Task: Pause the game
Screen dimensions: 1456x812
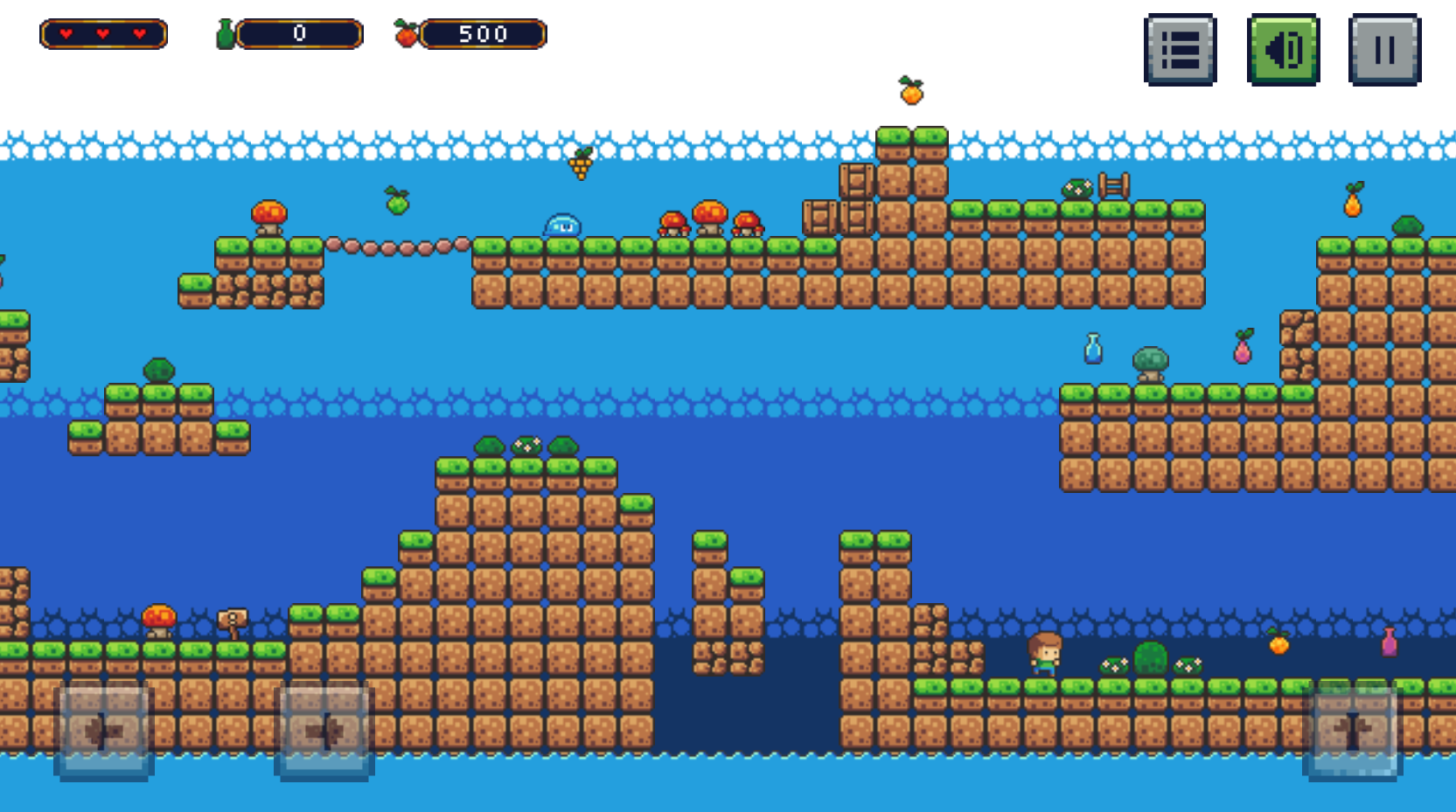Action: pos(1384,50)
